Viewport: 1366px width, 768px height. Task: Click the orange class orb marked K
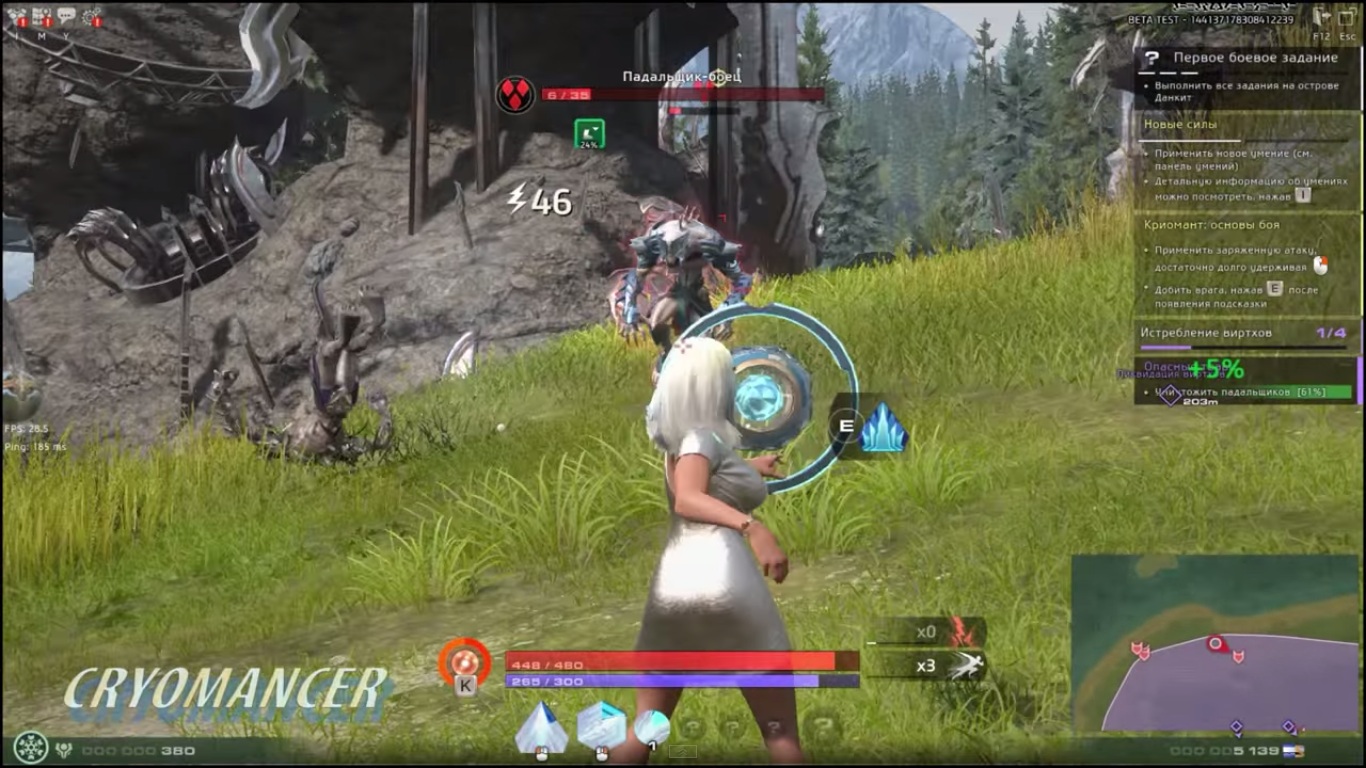(464, 661)
